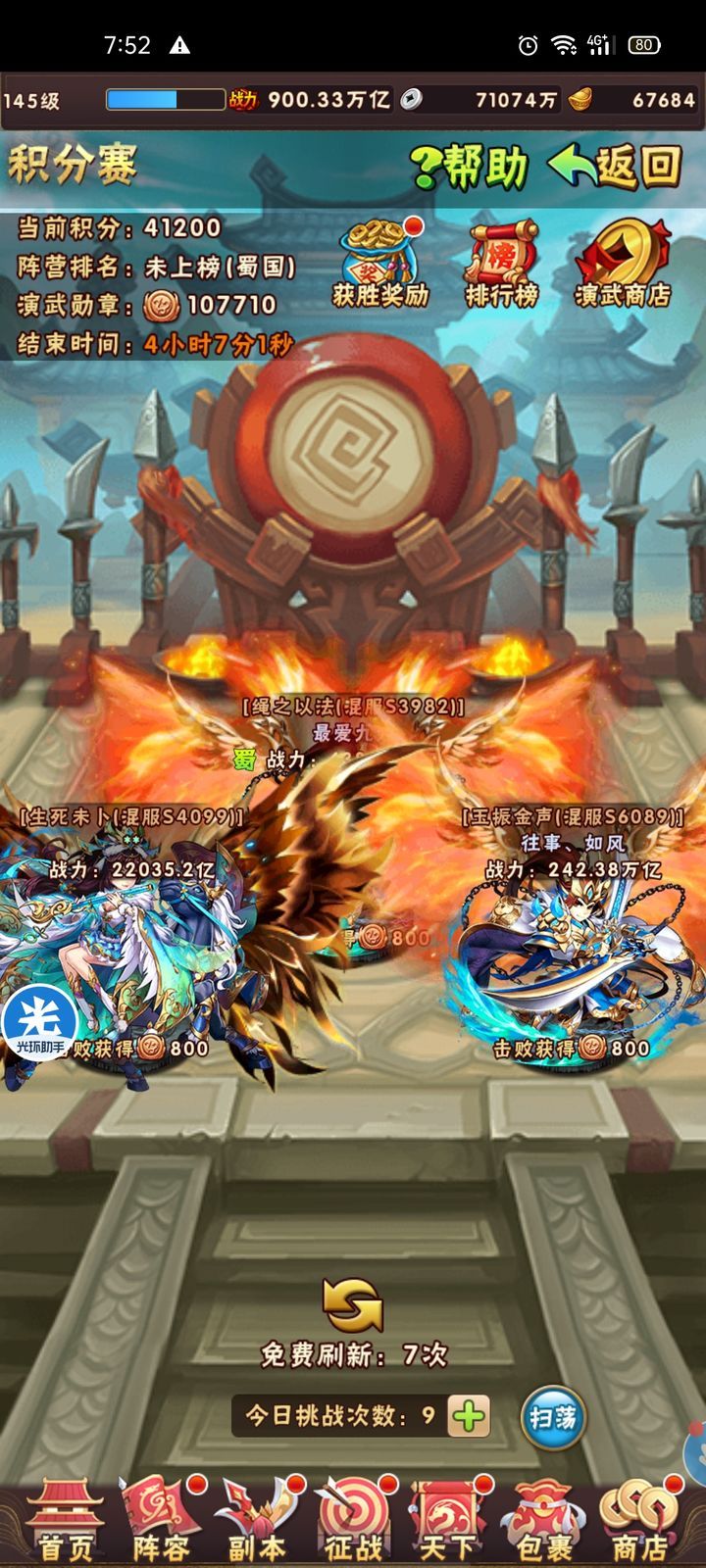Tap the 返回 back button
Image resolution: width=706 pixels, height=1568 pixels.
click(x=616, y=167)
